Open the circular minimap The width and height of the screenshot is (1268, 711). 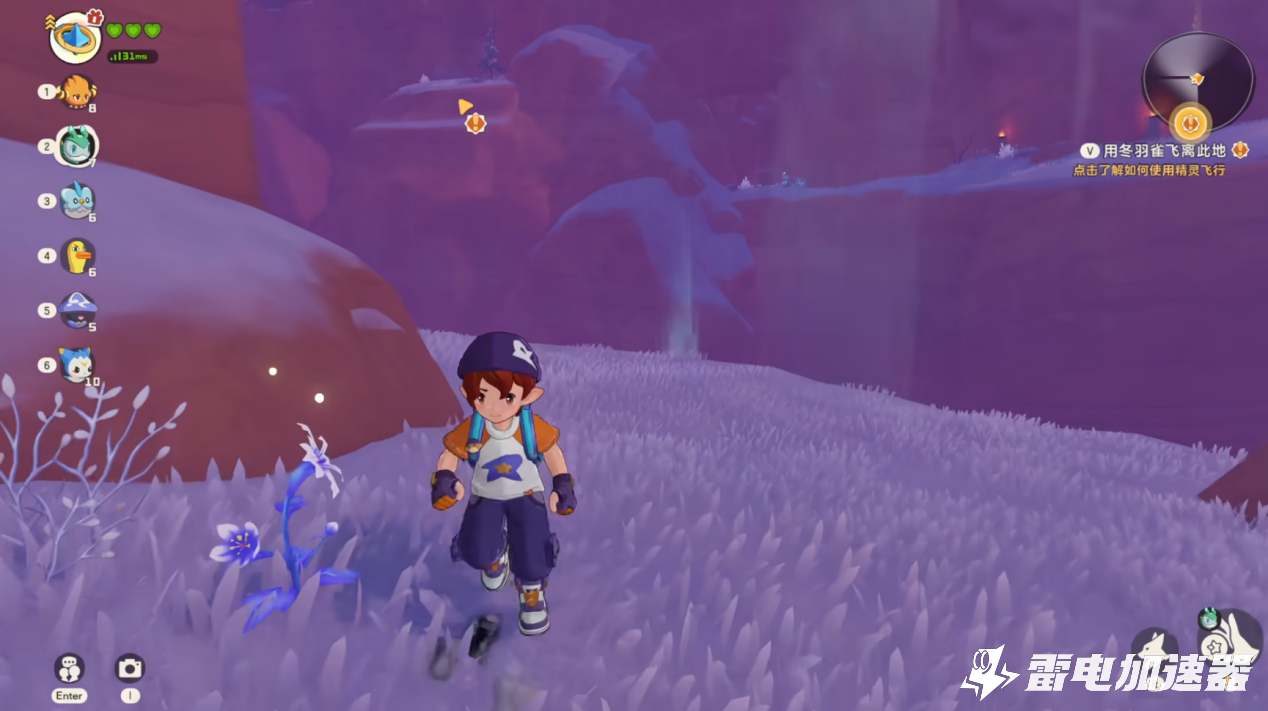click(x=1197, y=80)
